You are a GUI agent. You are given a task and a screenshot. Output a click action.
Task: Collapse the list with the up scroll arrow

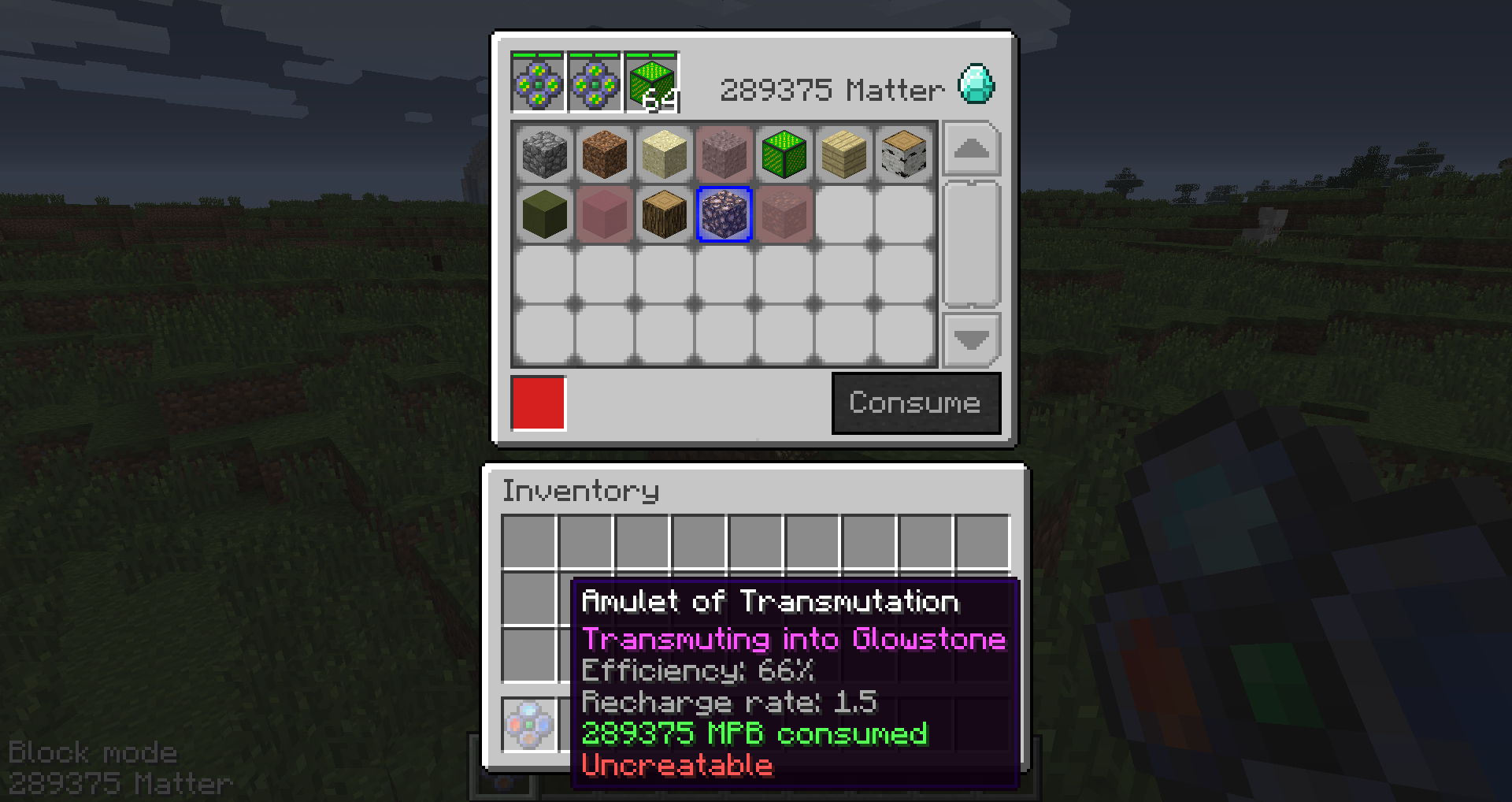(971, 150)
